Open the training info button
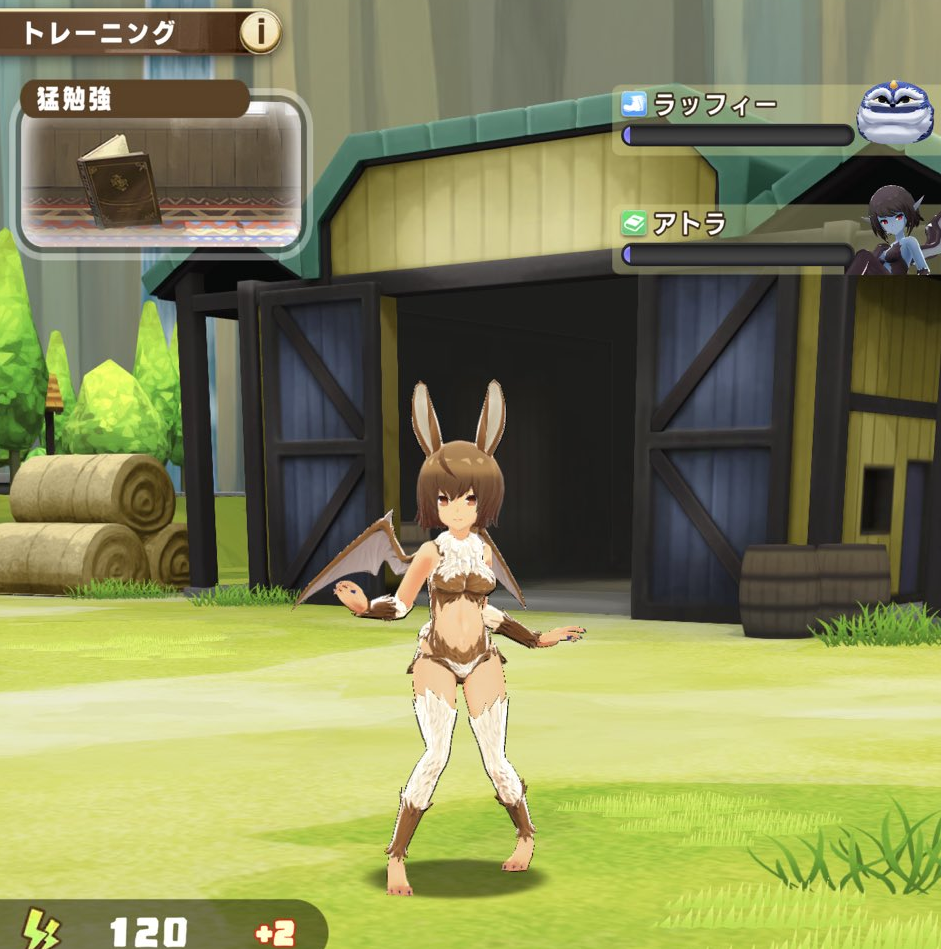The width and height of the screenshot is (941, 949). [x=260, y=33]
